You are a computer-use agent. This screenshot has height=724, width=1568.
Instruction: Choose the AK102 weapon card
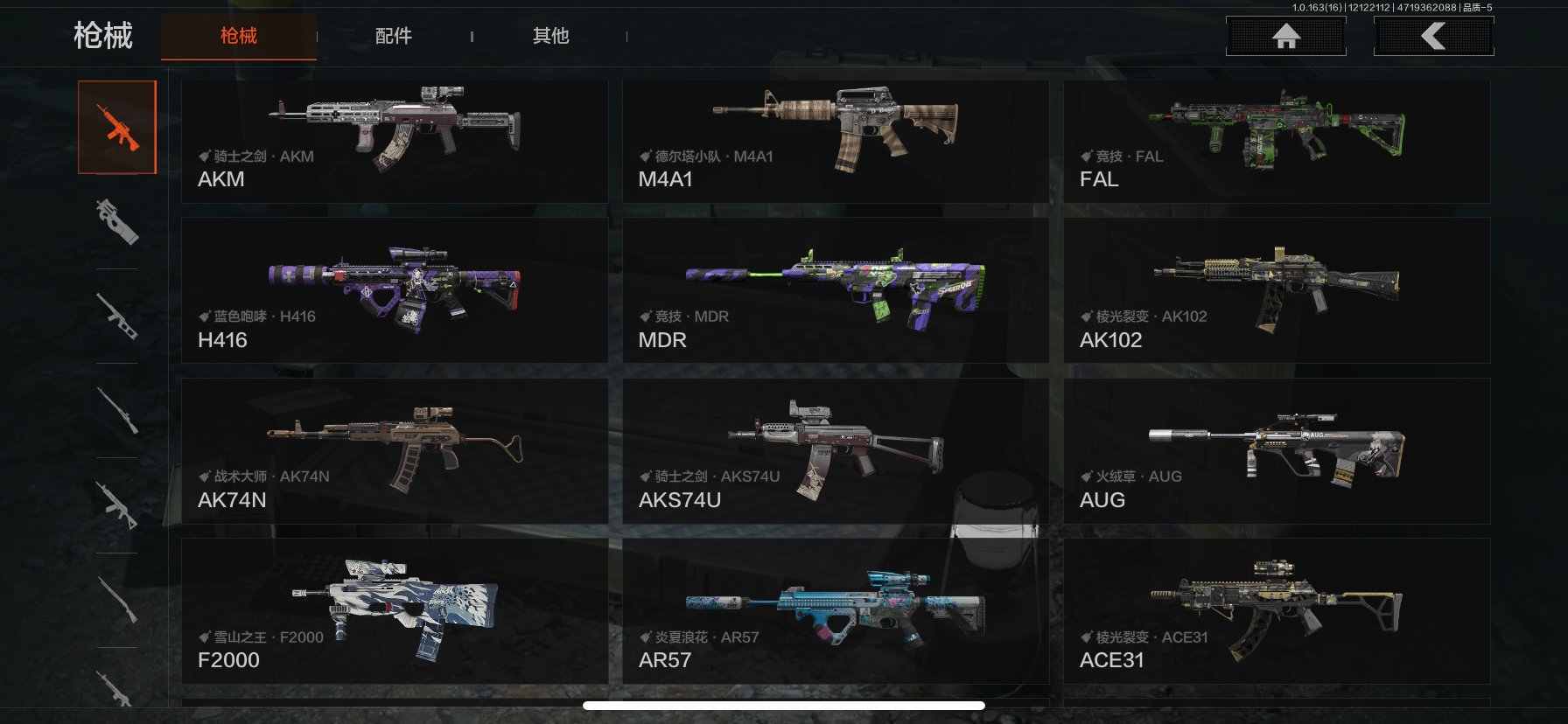(x=1276, y=290)
